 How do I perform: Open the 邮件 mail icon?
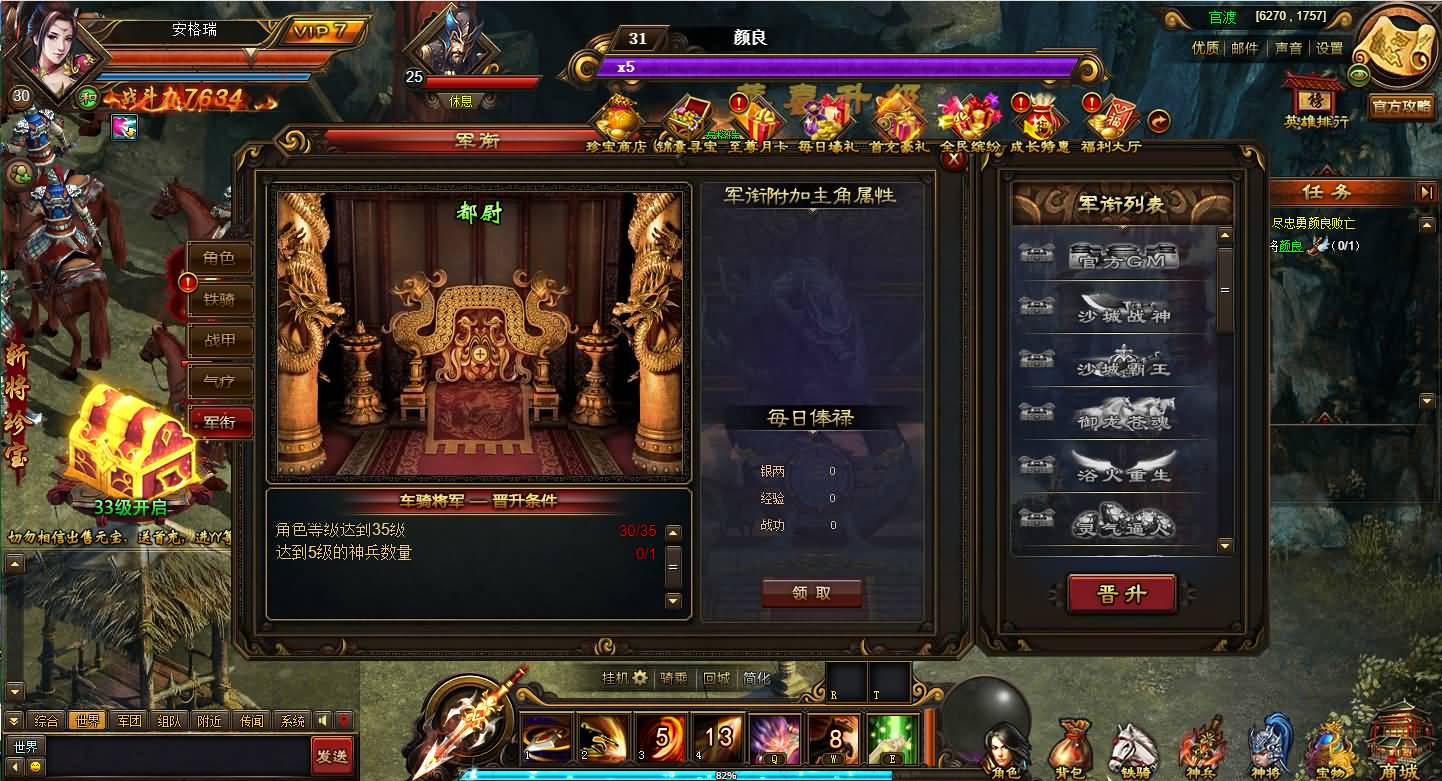[x=1245, y=47]
